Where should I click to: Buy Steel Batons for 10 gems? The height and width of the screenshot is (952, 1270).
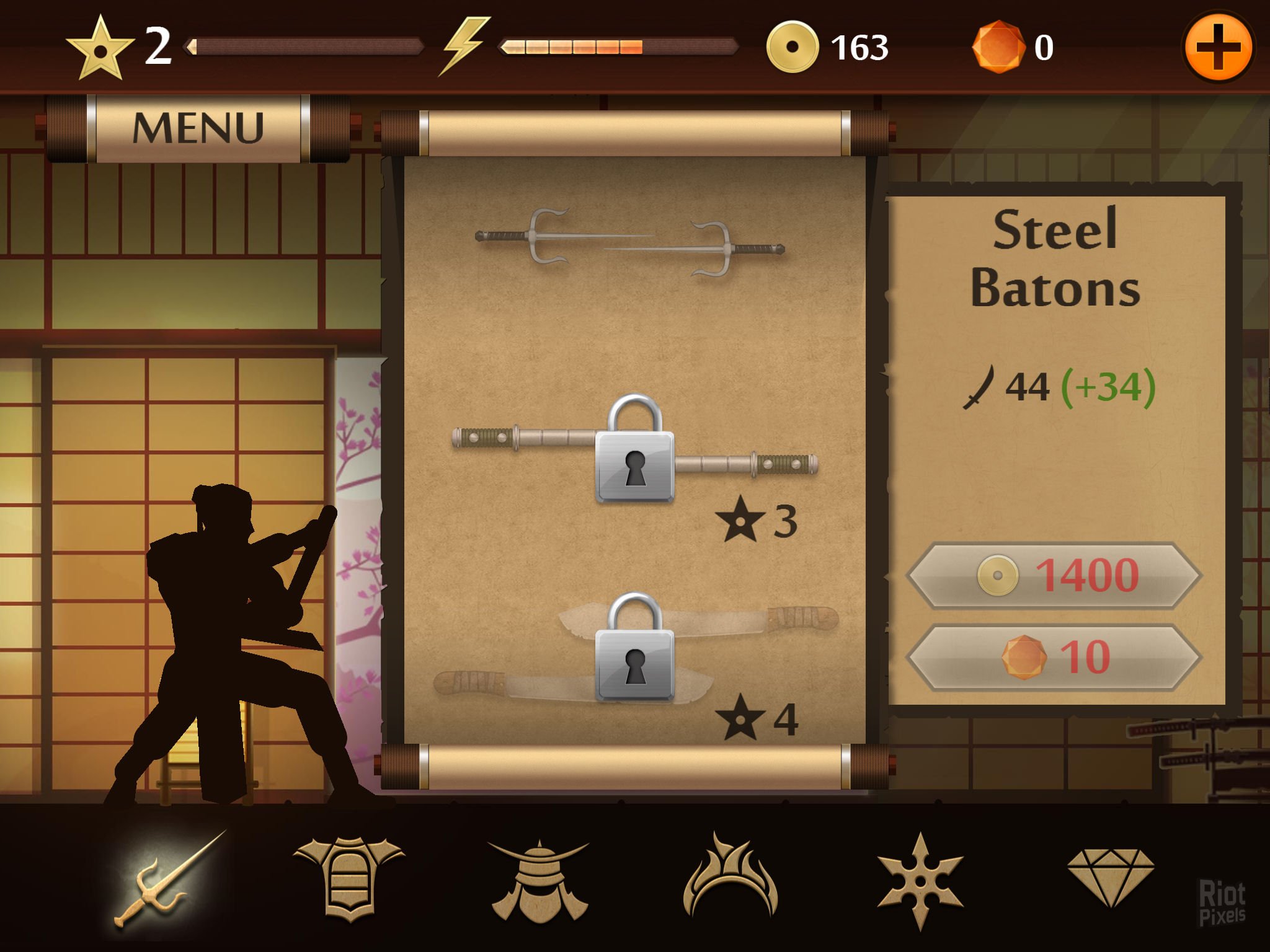[1054, 657]
